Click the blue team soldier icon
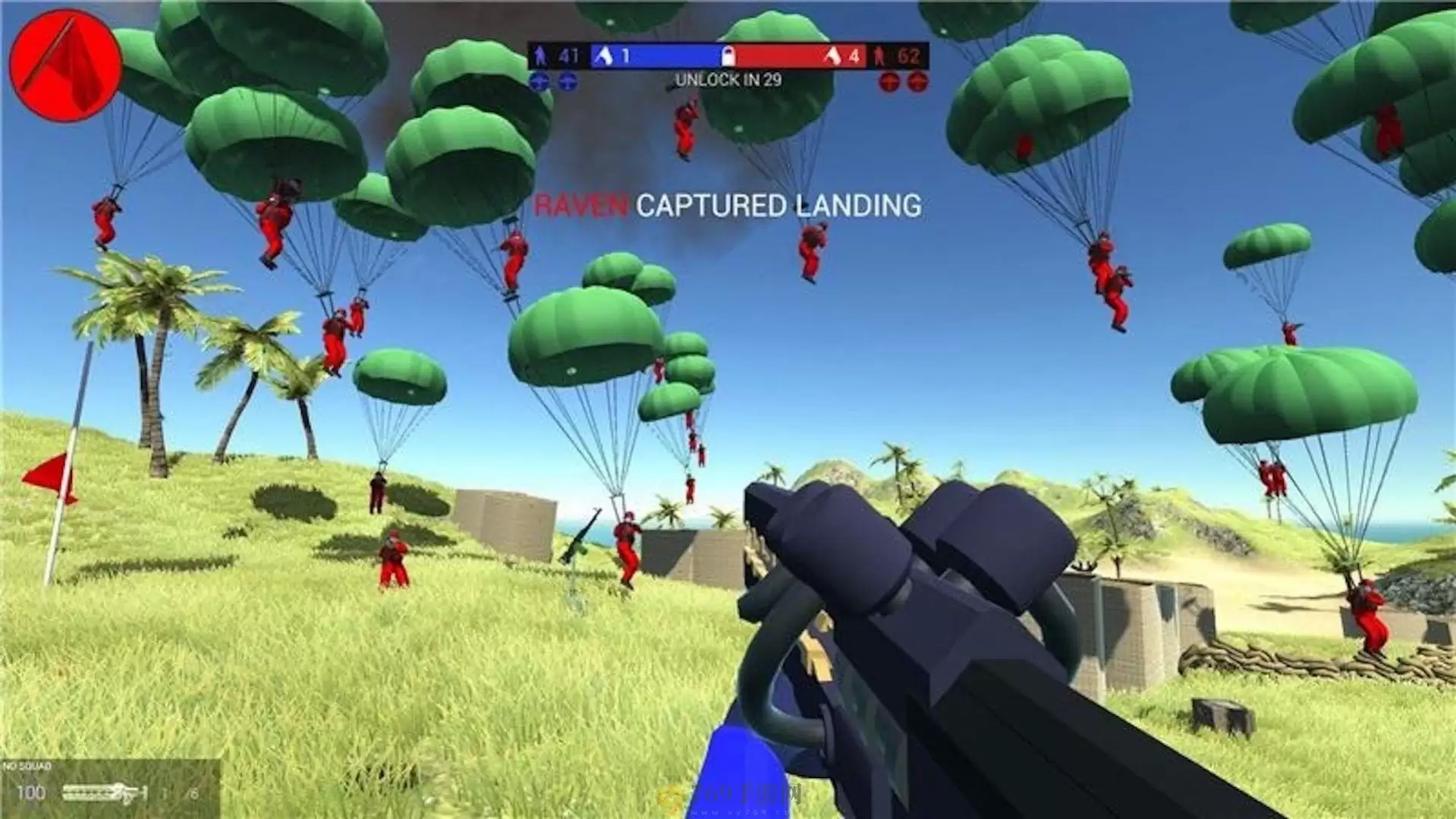This screenshot has width=1456, height=819. click(540, 55)
